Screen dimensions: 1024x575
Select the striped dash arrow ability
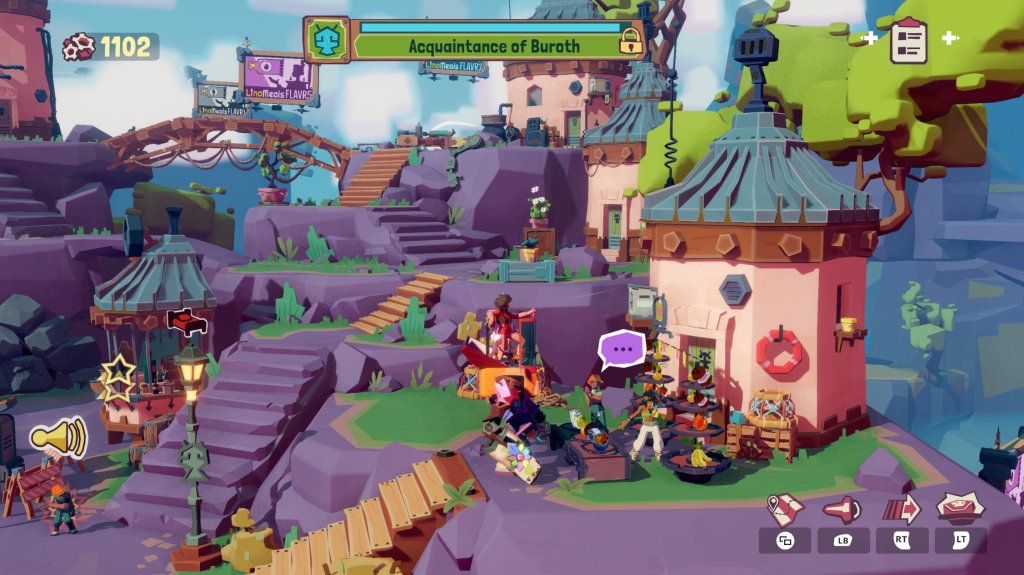[x=901, y=509]
